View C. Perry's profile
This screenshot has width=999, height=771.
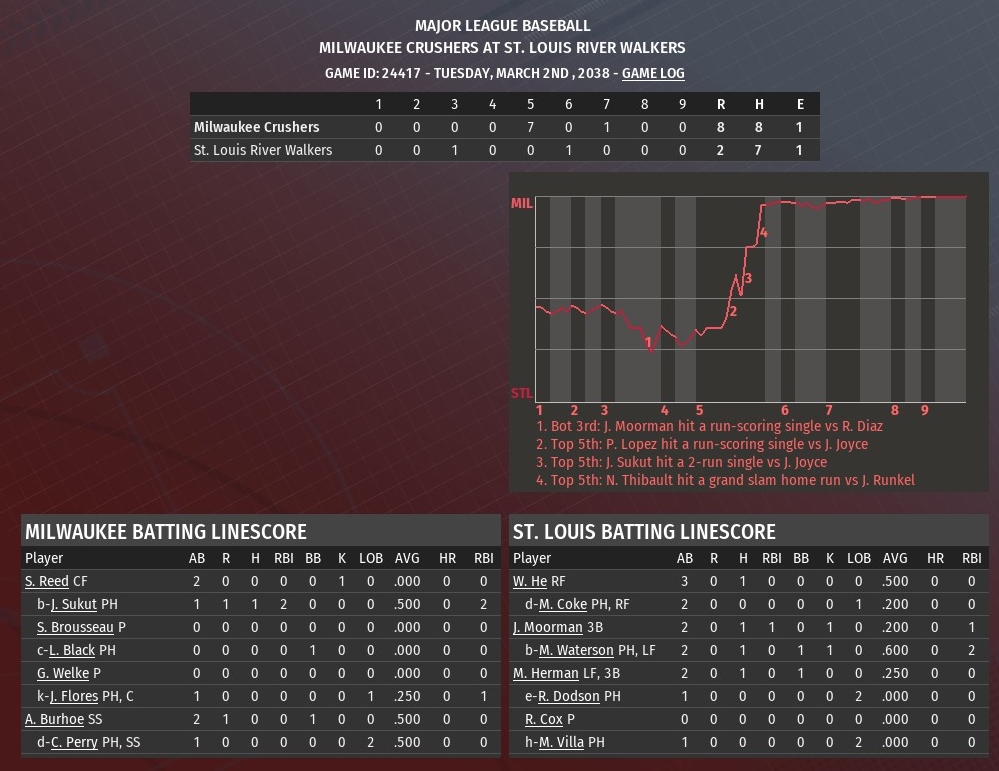pos(74,742)
